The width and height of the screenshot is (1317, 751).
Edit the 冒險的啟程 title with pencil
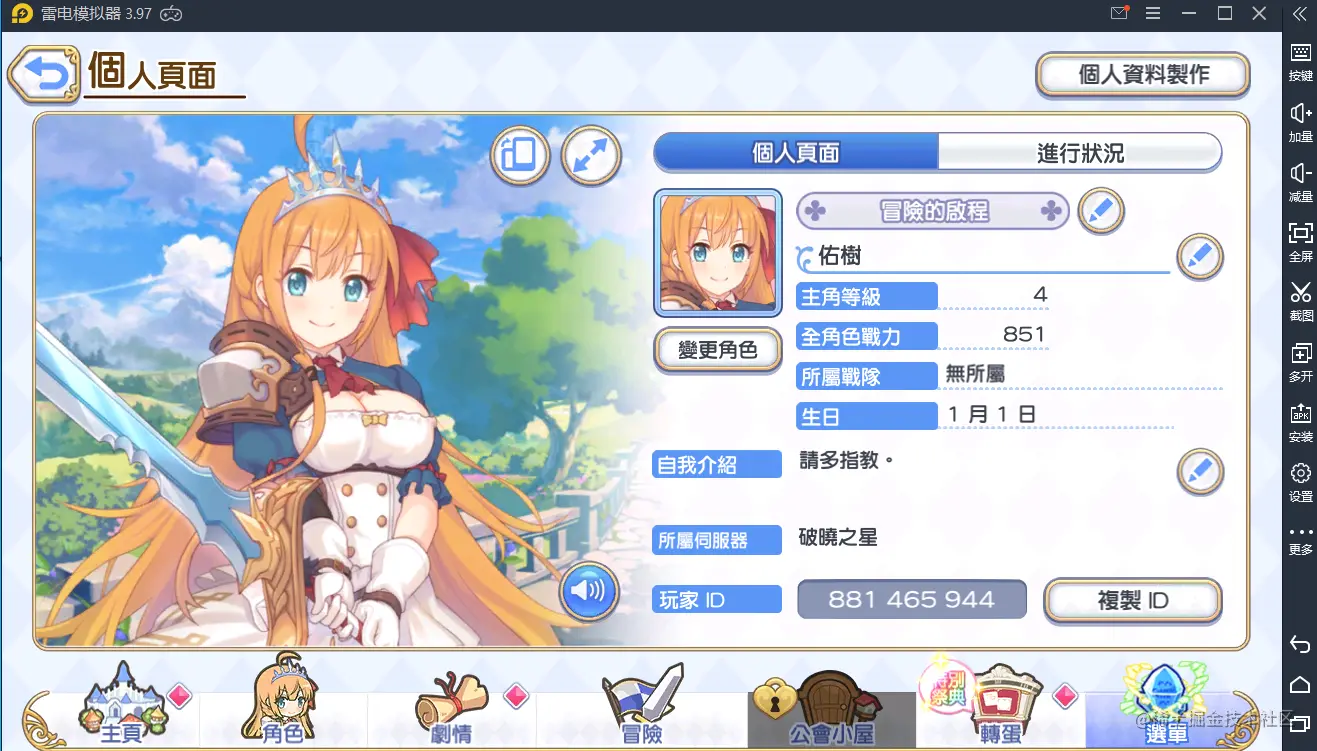(x=1100, y=211)
